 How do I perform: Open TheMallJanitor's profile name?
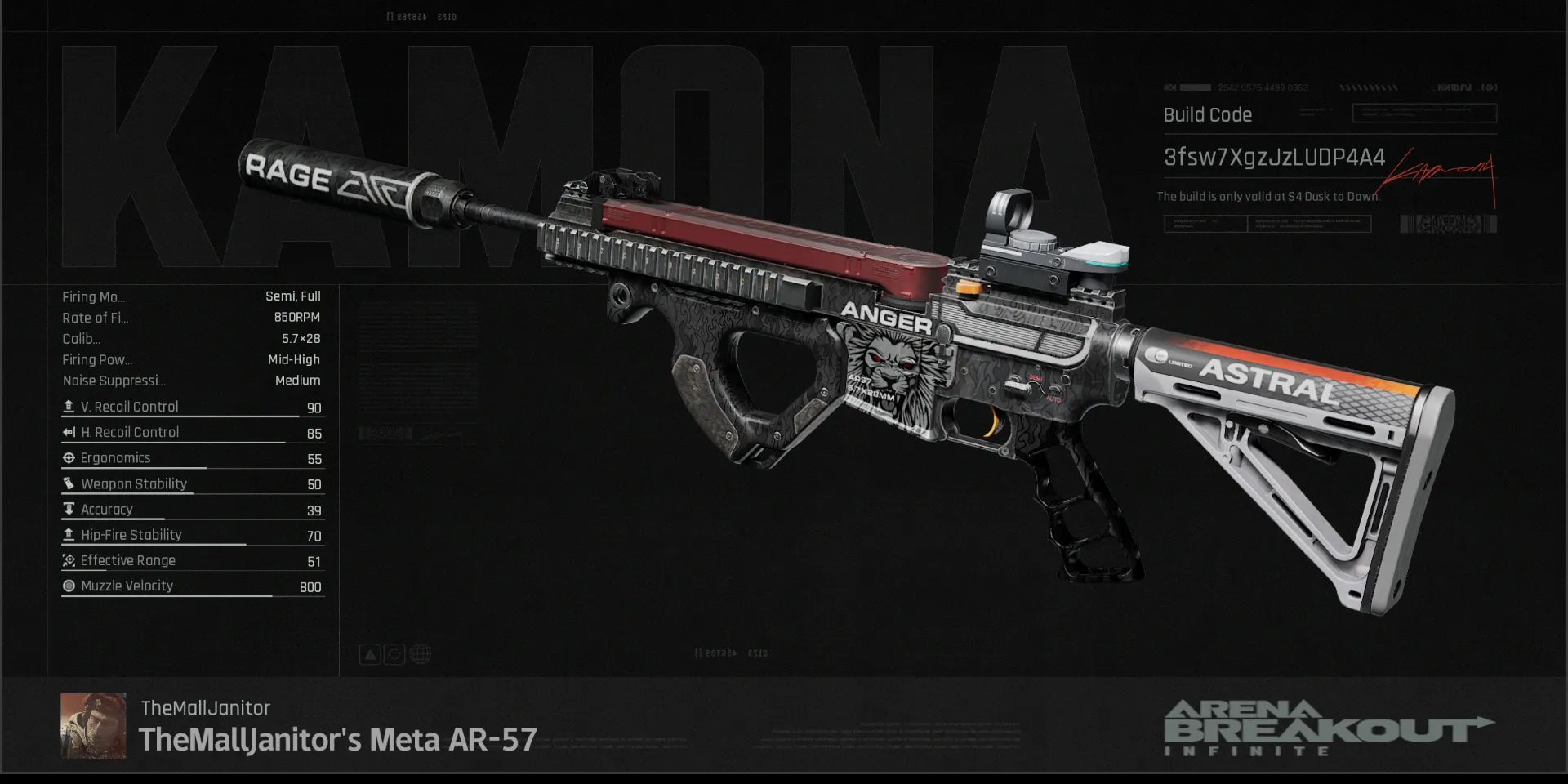point(204,707)
